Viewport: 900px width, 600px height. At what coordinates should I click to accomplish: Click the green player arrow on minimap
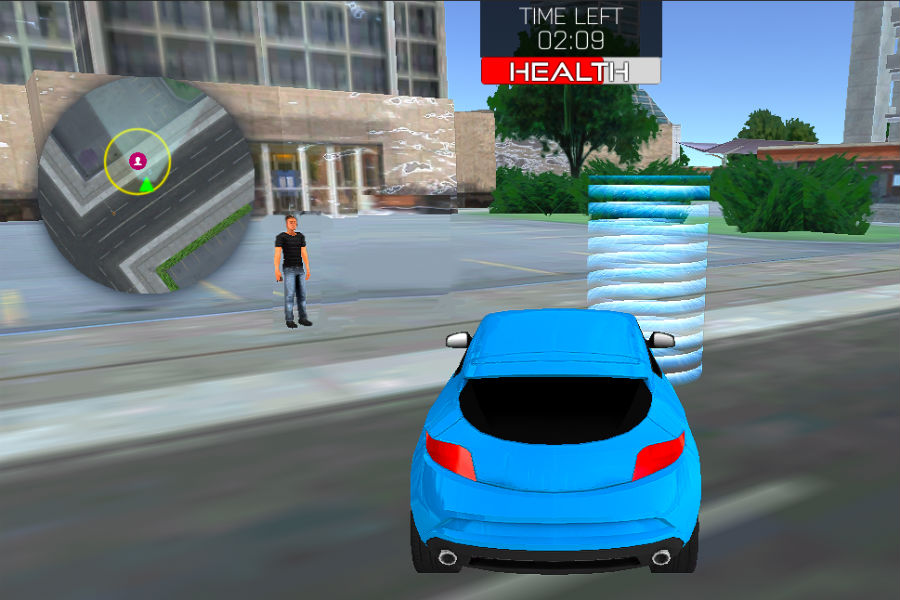pos(147,183)
